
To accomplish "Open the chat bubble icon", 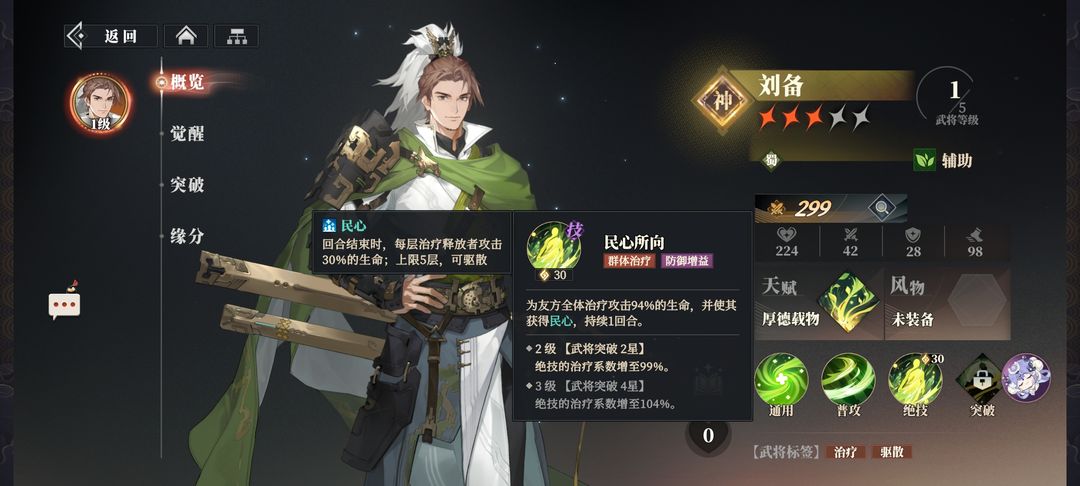I will [64, 304].
